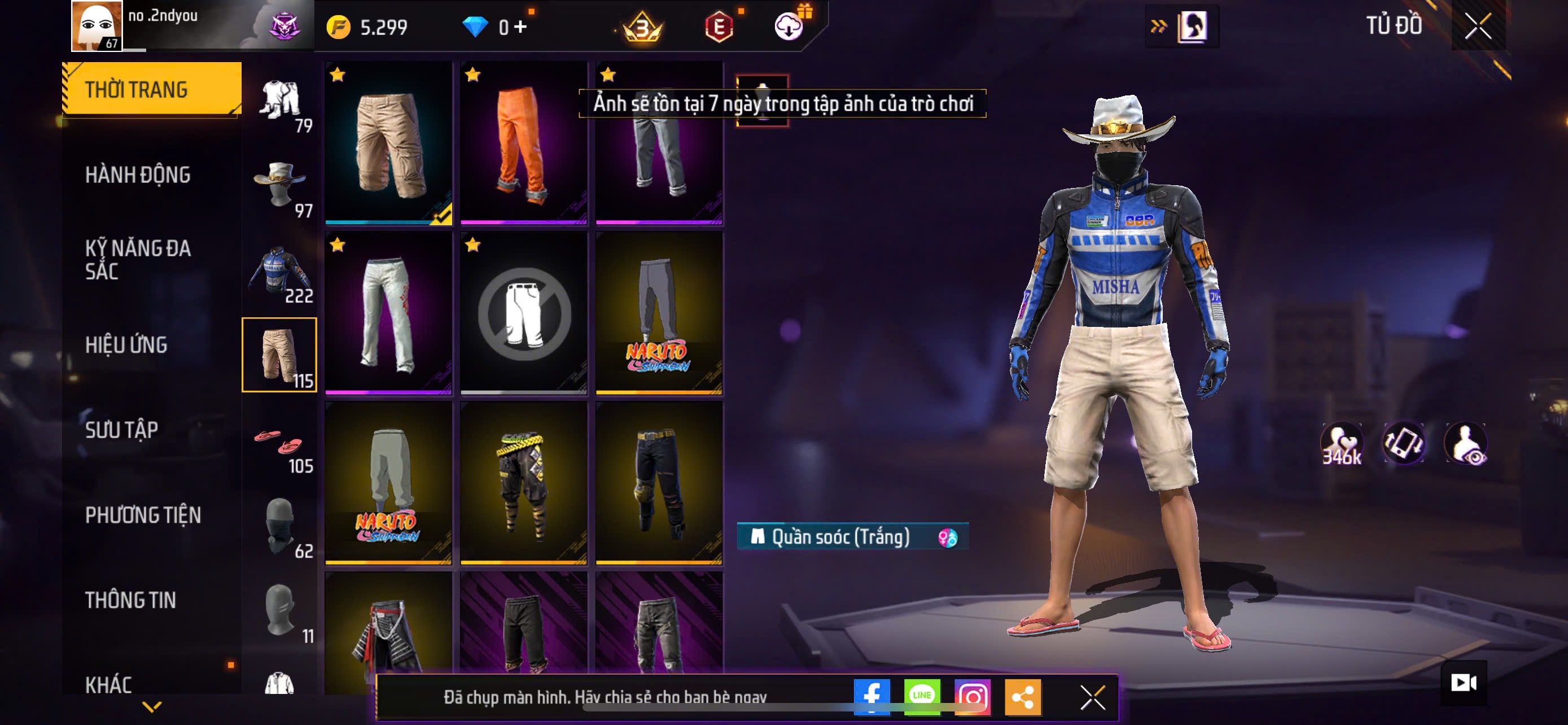
Task: Switch to the HÀNH ĐỘNG tab
Action: (138, 174)
